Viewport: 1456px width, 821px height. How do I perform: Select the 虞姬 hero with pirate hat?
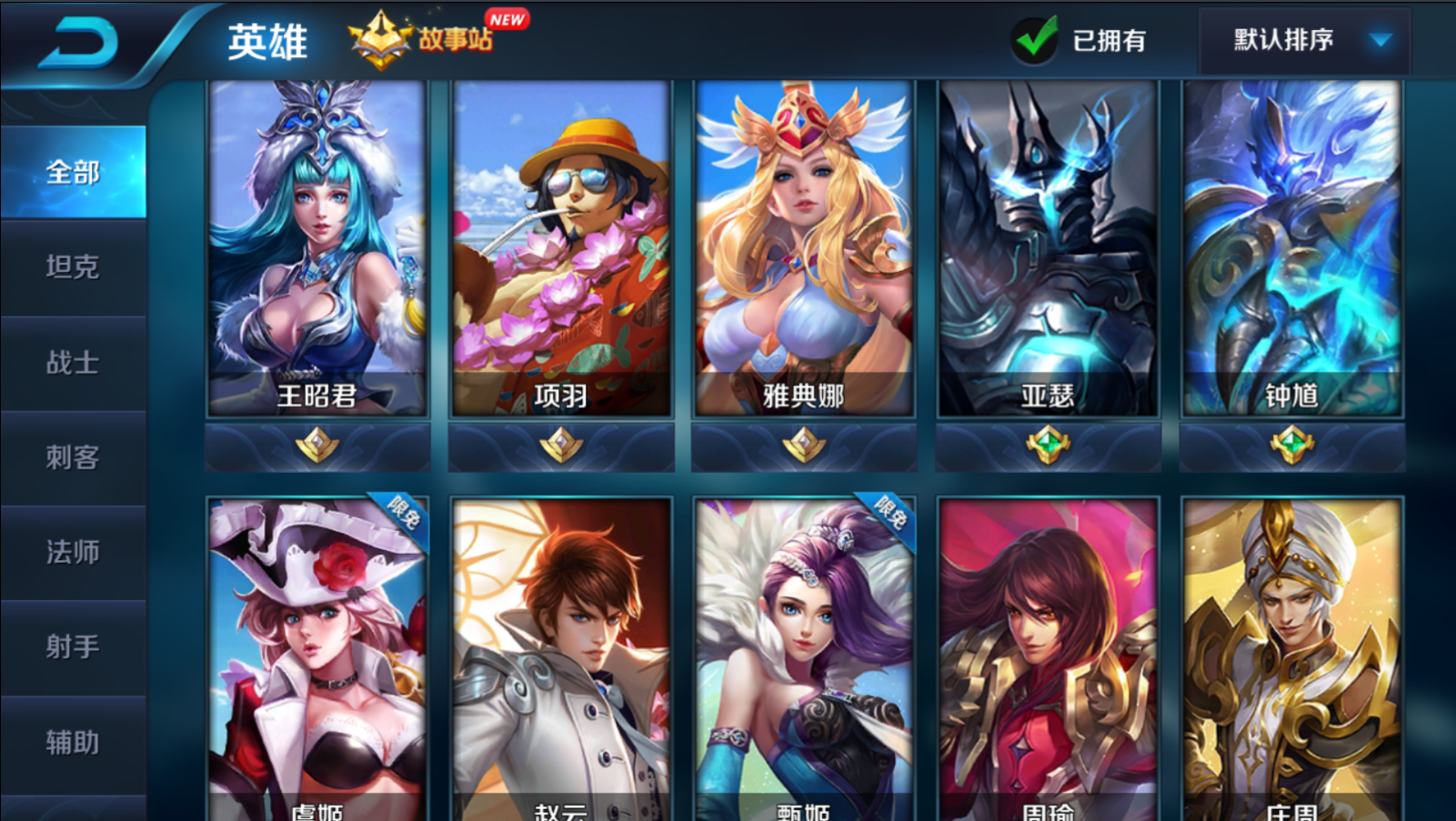317,659
